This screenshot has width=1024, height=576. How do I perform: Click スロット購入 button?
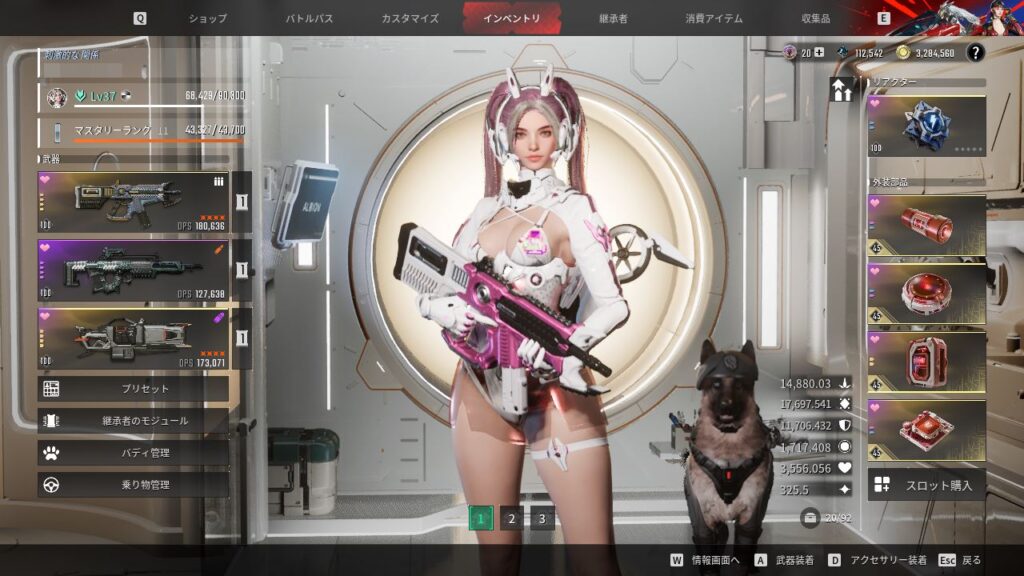(926, 485)
